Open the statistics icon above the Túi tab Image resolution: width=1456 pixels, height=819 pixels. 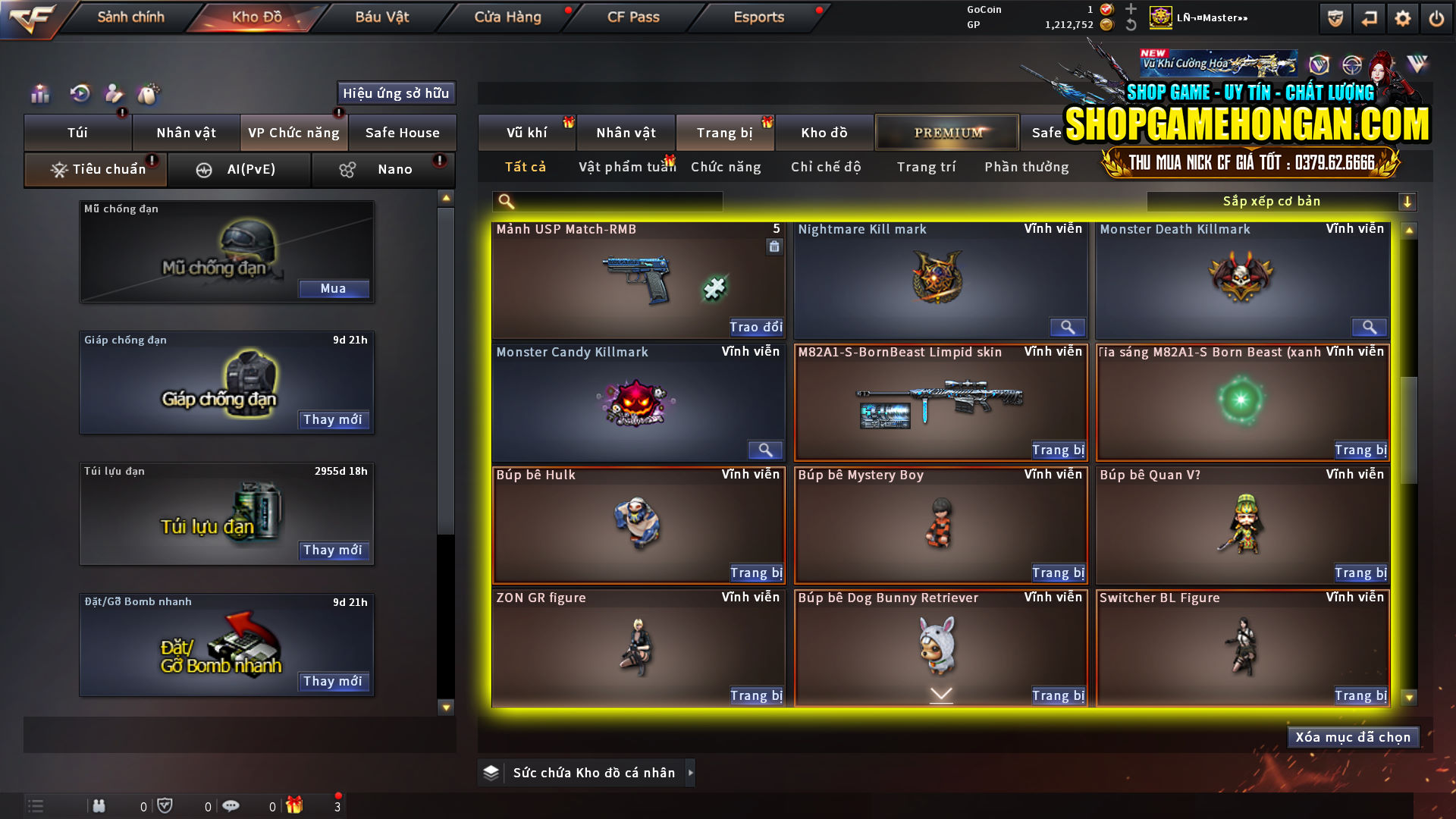pos(39,93)
